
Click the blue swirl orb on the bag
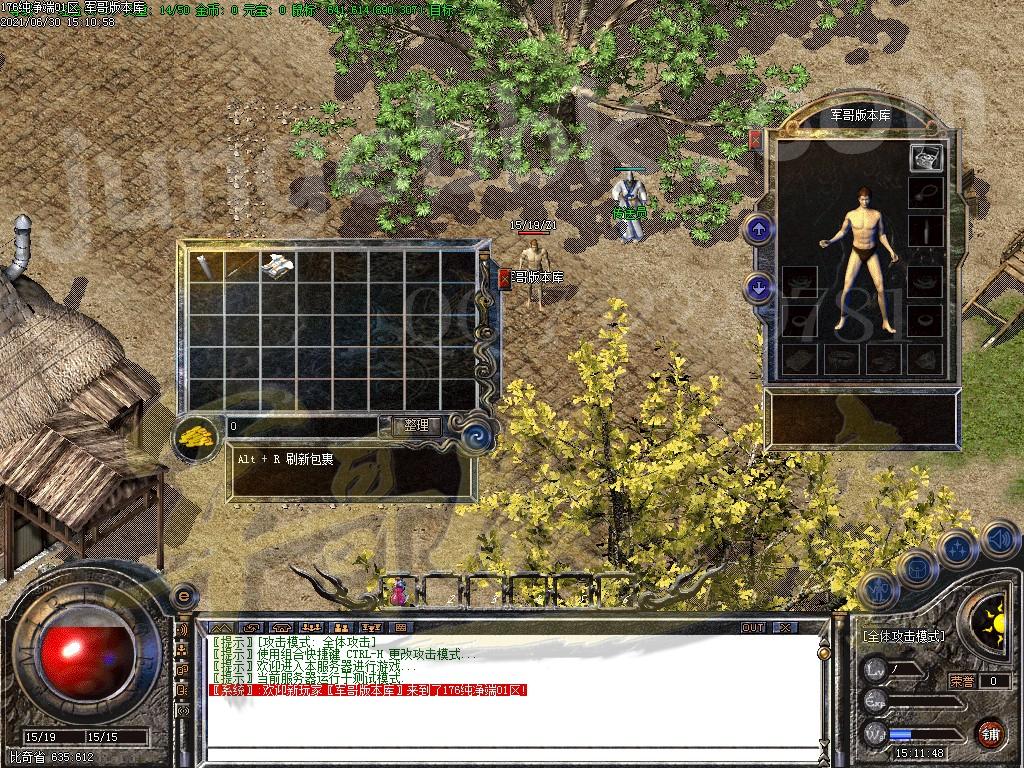pos(477,436)
